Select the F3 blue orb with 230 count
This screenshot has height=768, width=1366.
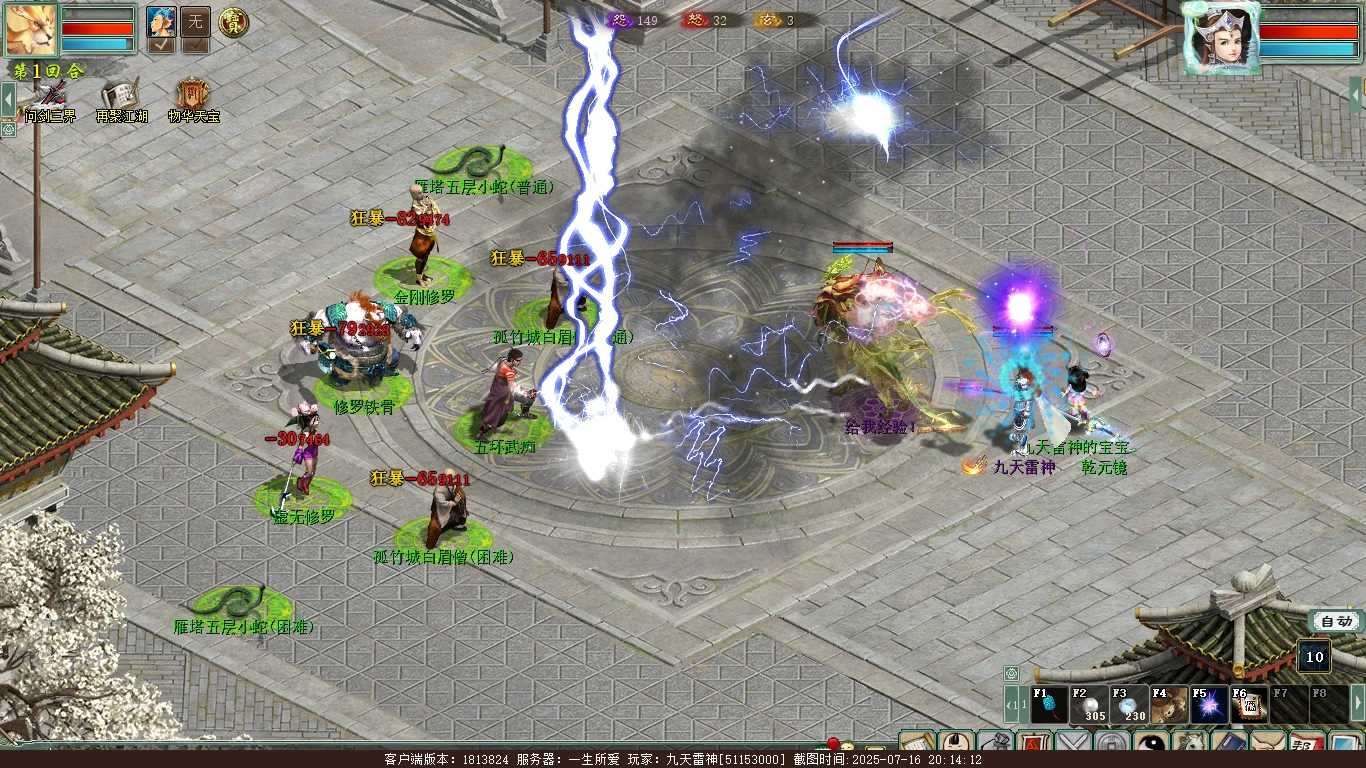click(1129, 704)
